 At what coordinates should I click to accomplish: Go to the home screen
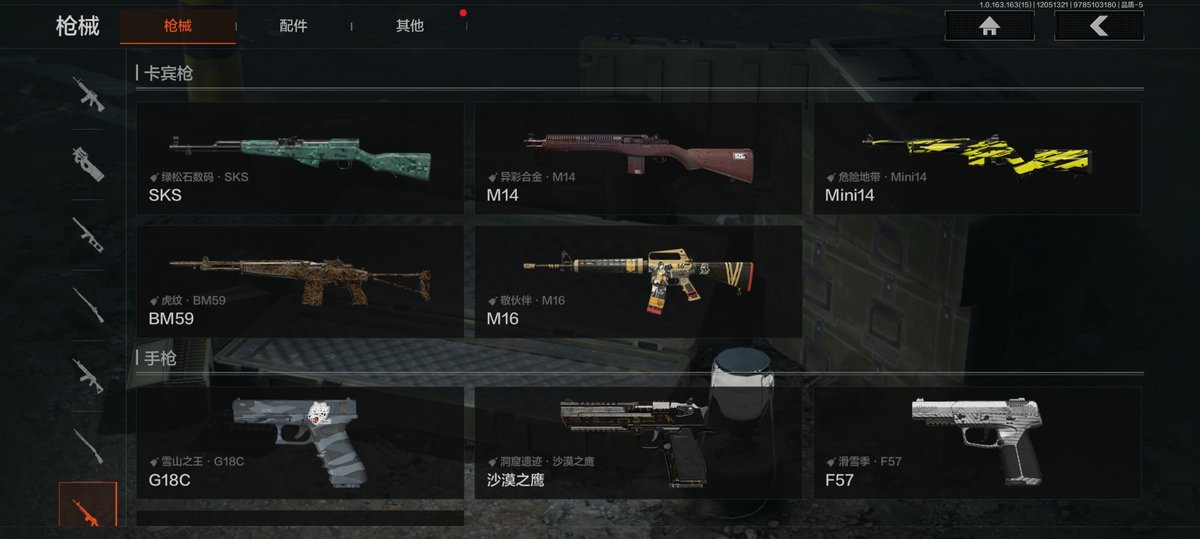point(989,26)
